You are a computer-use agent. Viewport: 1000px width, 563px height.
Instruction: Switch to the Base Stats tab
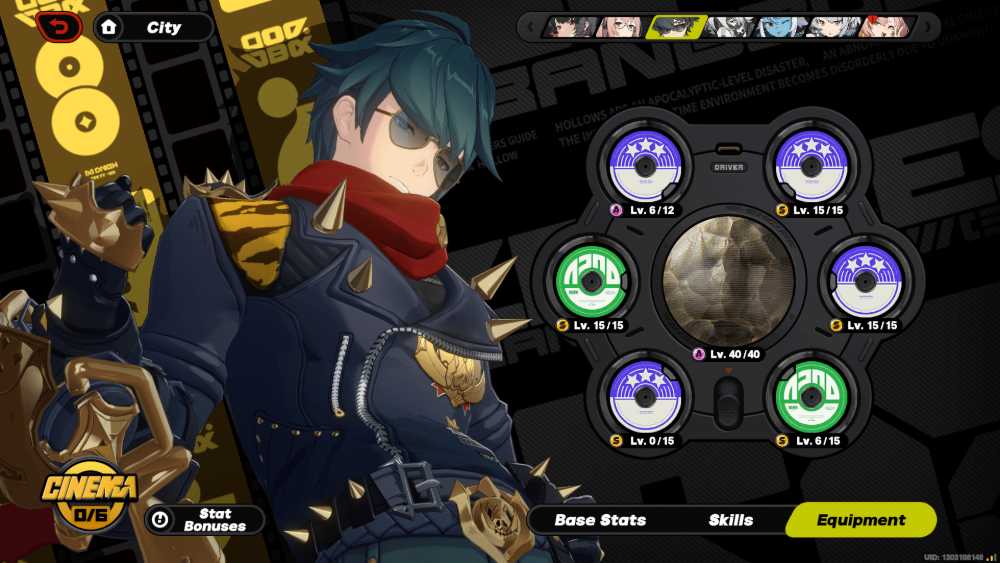pos(600,520)
